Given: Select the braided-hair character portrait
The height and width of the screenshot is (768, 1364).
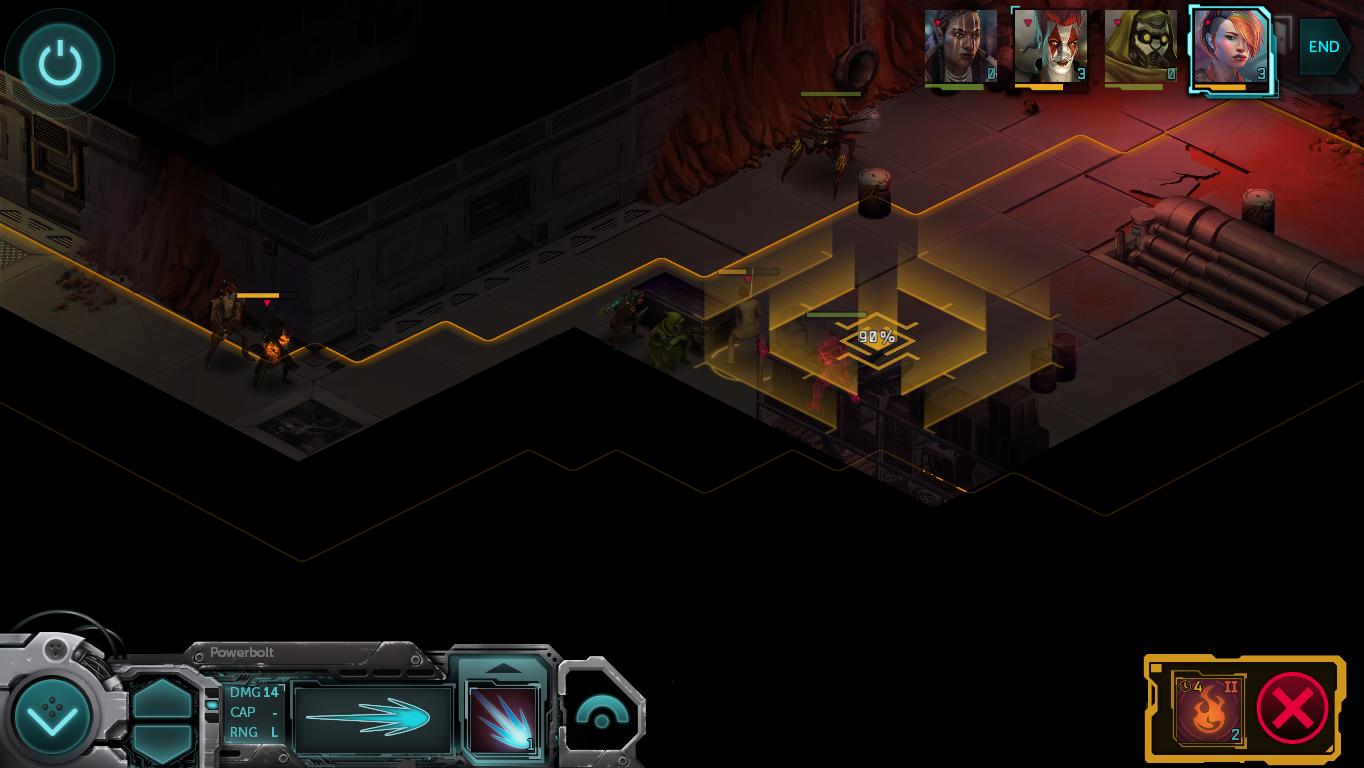Looking at the screenshot, I should point(960,48).
